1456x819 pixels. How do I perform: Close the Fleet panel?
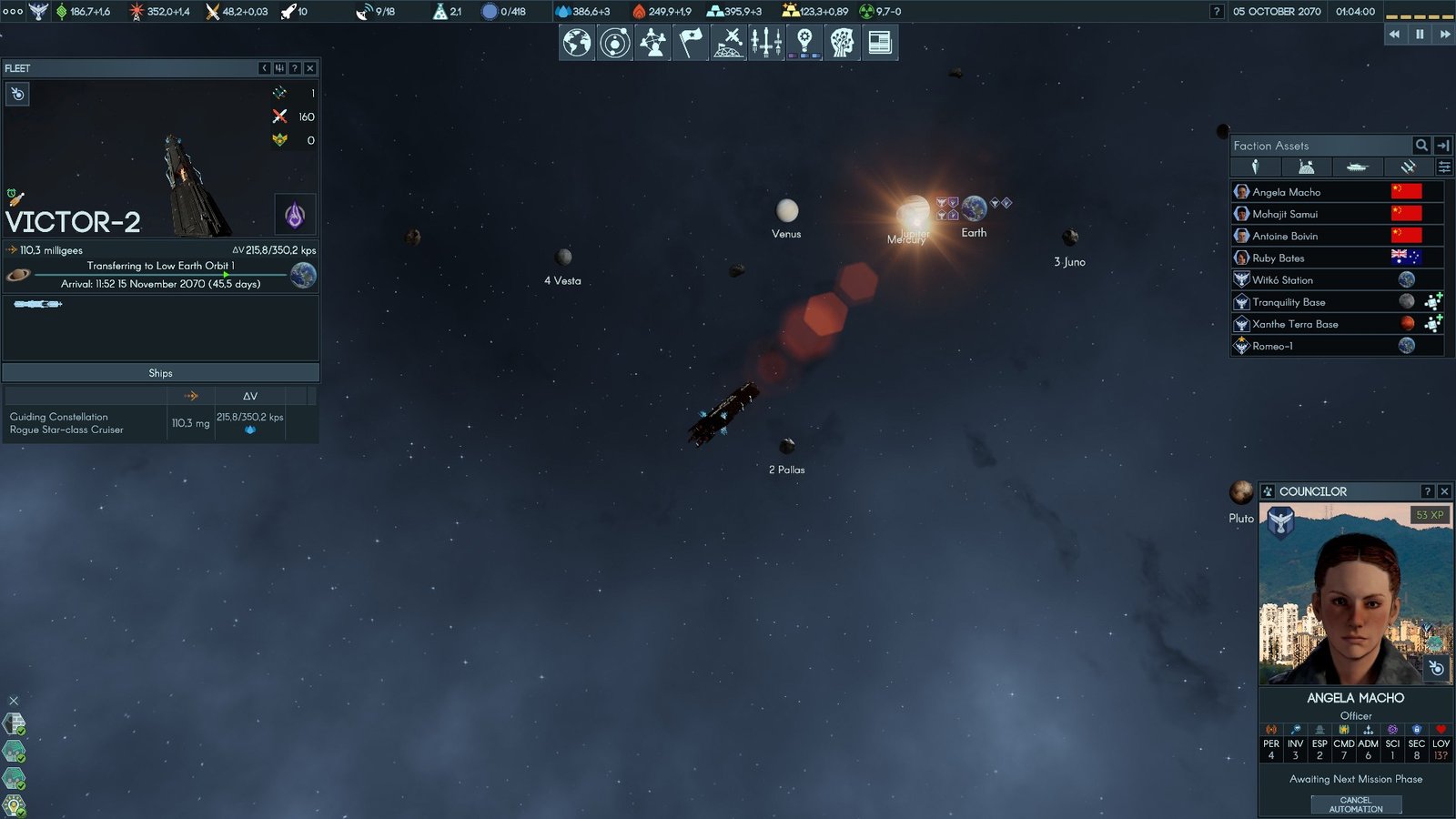pos(310,68)
